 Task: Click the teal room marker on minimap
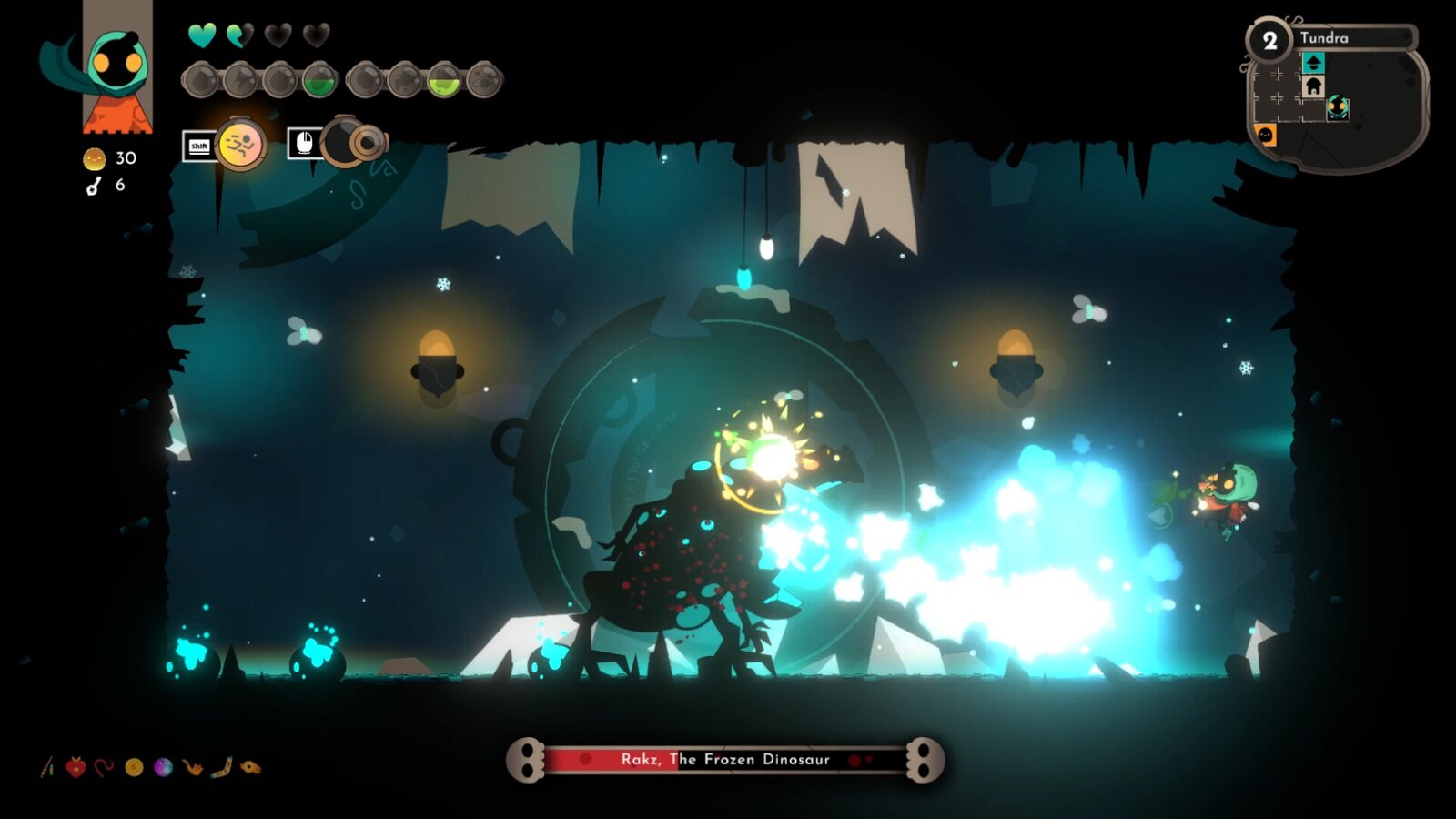tap(1312, 63)
